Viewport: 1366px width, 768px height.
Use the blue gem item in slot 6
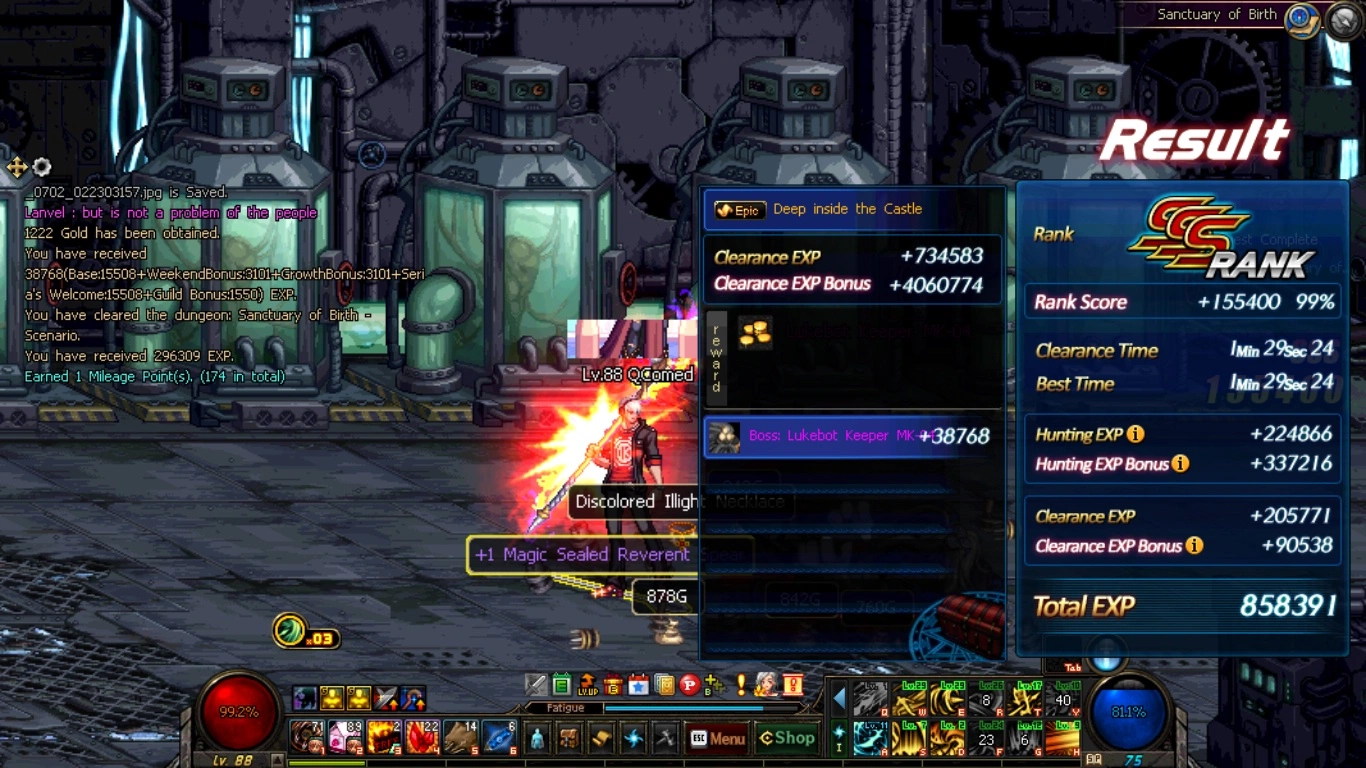(x=499, y=738)
